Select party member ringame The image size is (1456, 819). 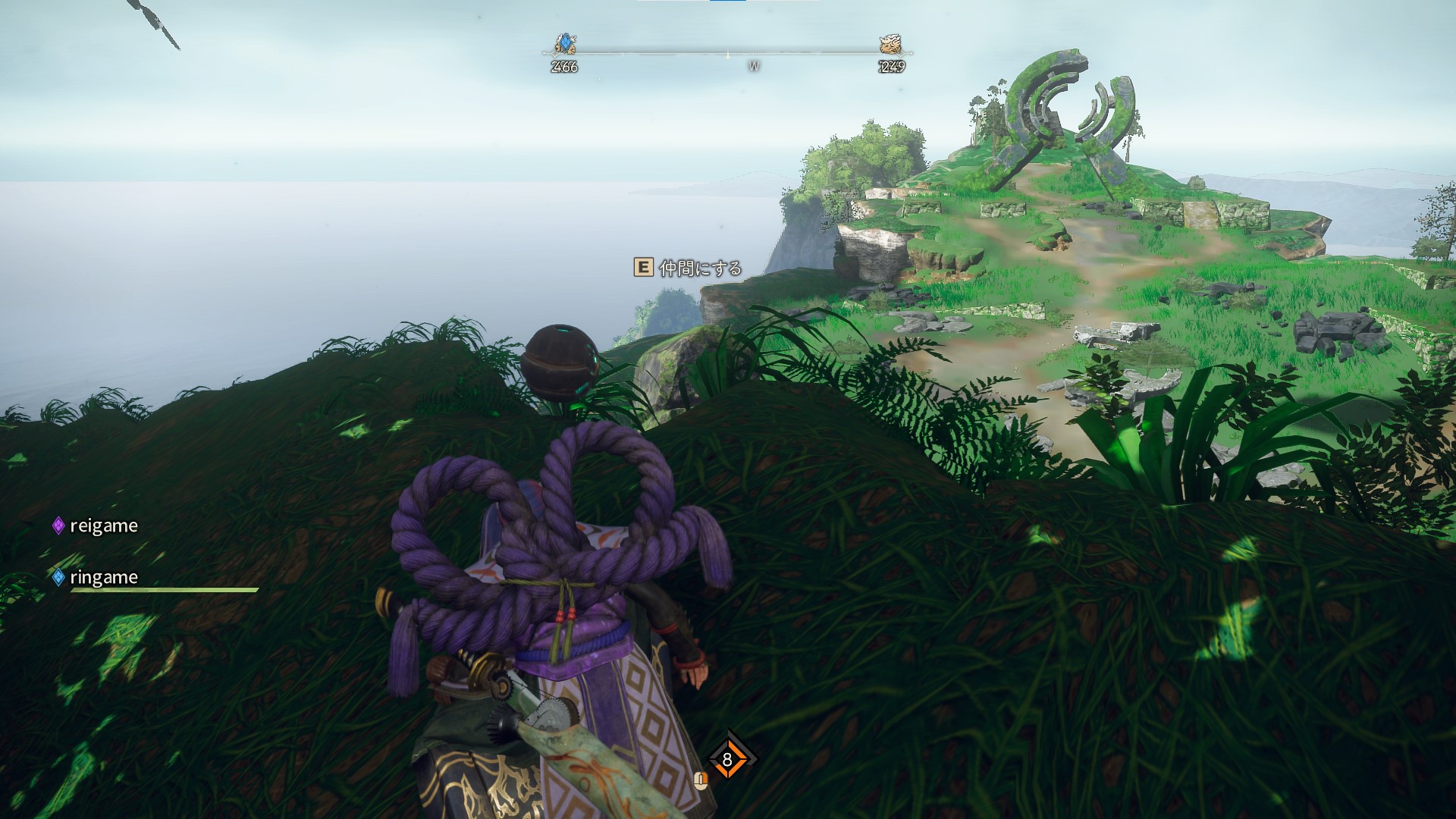click(x=103, y=577)
